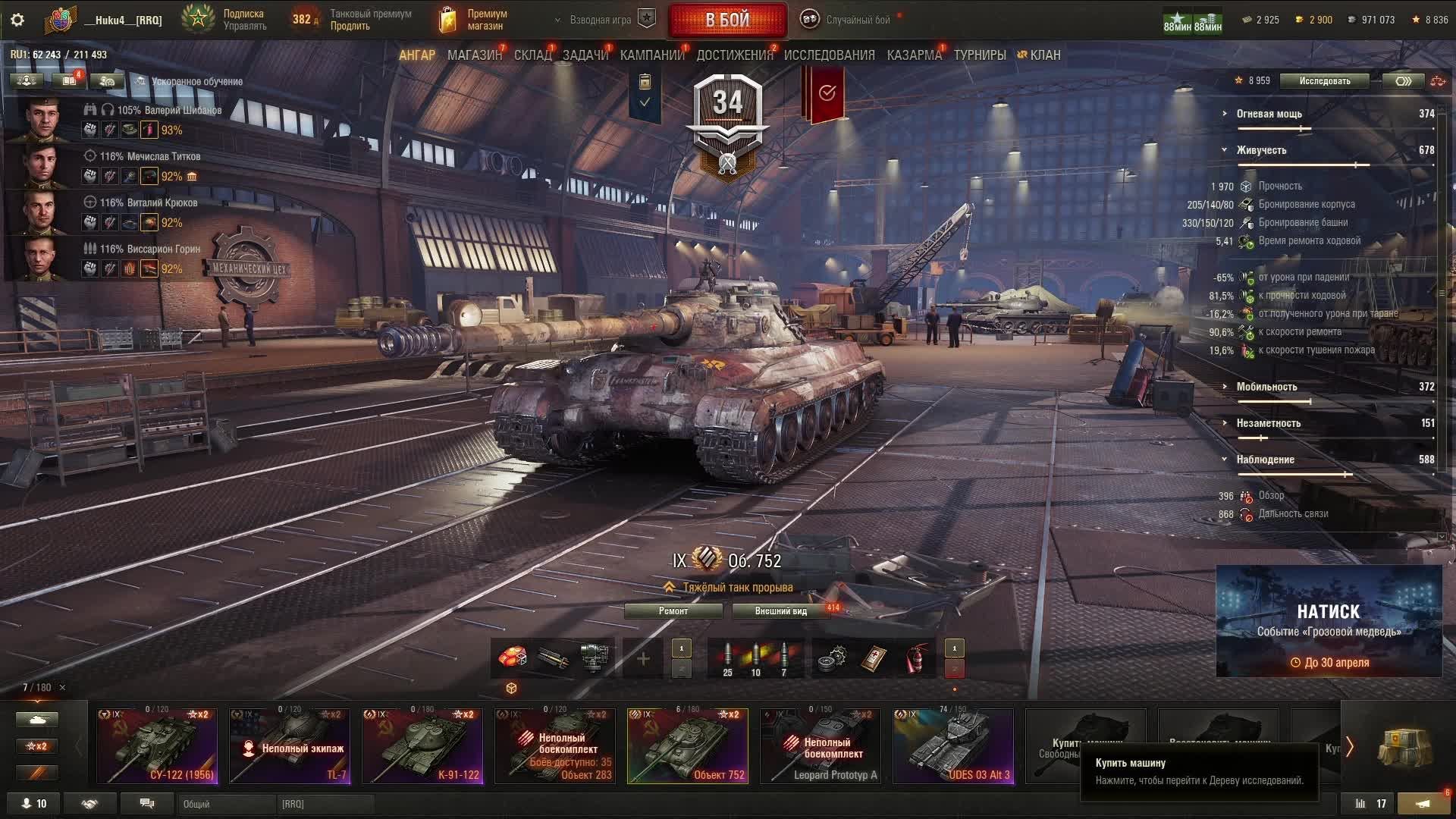1456x819 pixels.
Task: Open the Натиск event banner
Action: coord(1329,621)
